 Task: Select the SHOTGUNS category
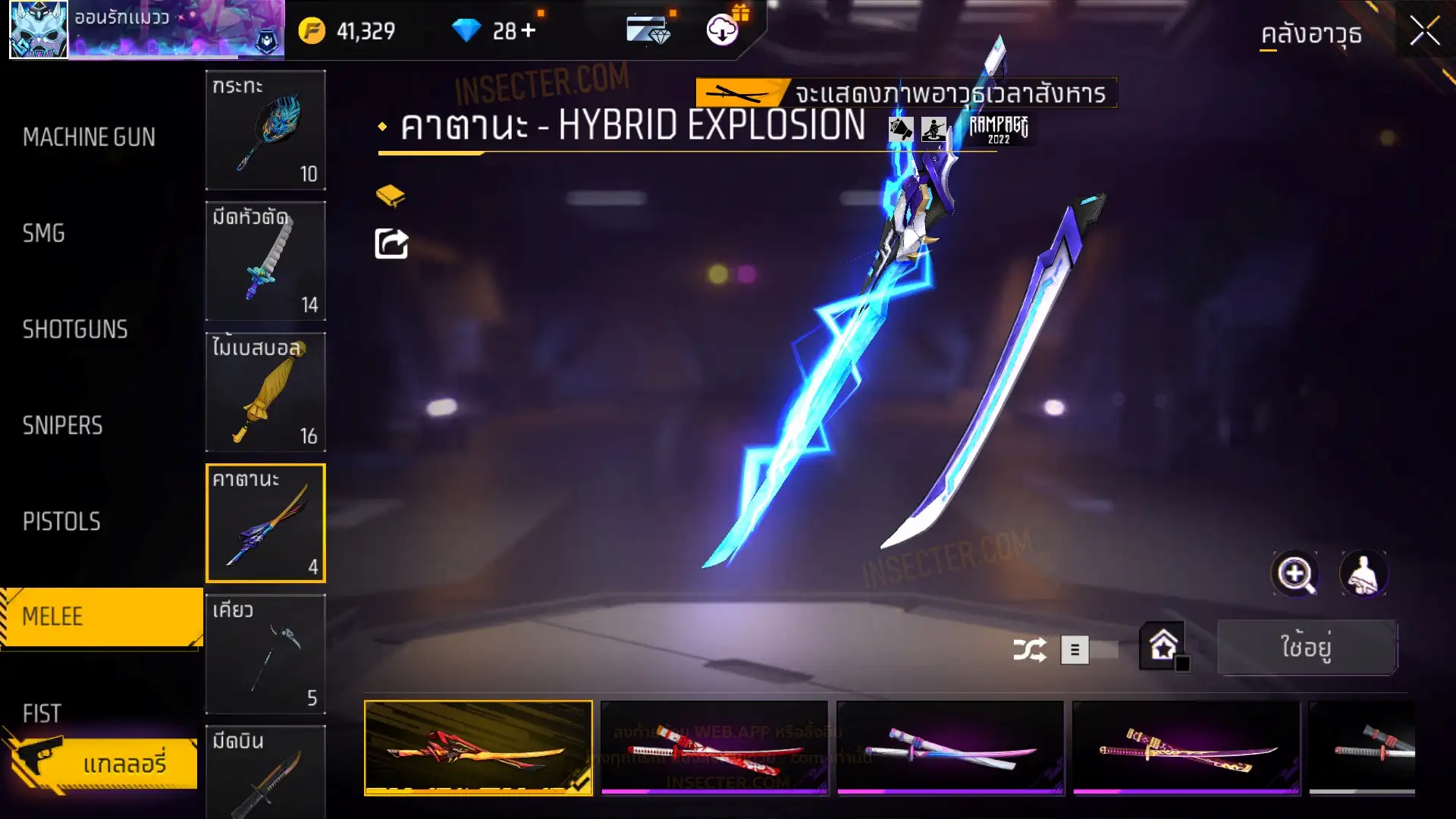click(x=75, y=330)
